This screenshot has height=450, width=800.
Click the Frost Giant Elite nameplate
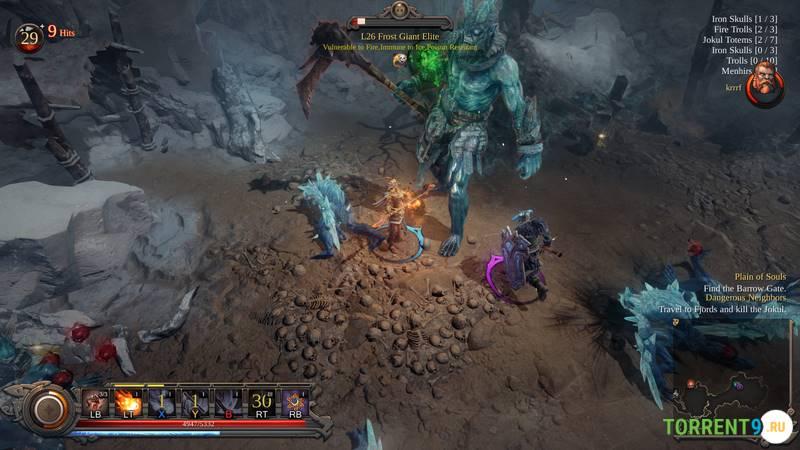pos(399,35)
